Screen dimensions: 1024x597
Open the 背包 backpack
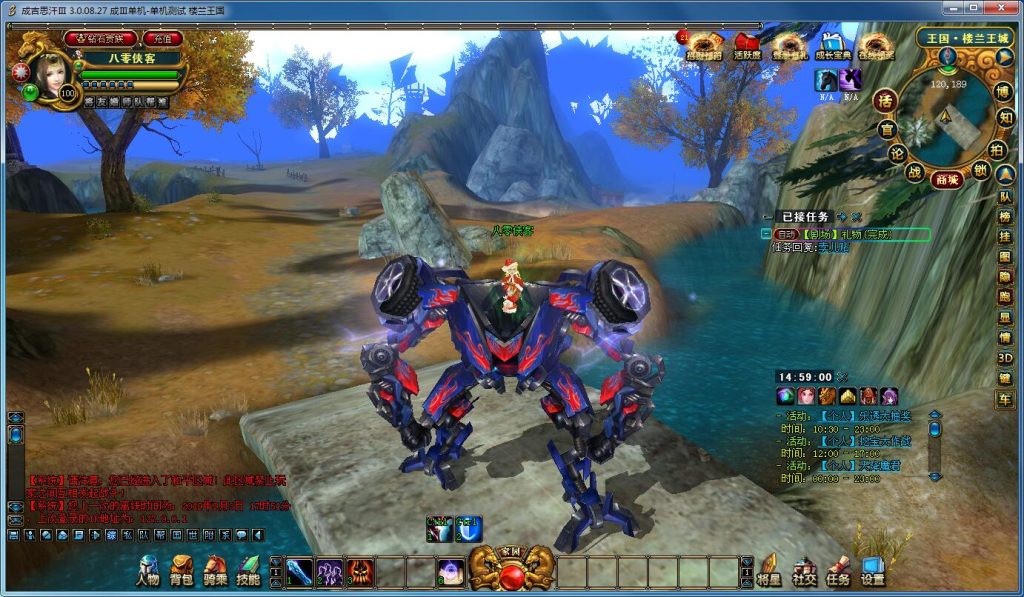click(181, 570)
